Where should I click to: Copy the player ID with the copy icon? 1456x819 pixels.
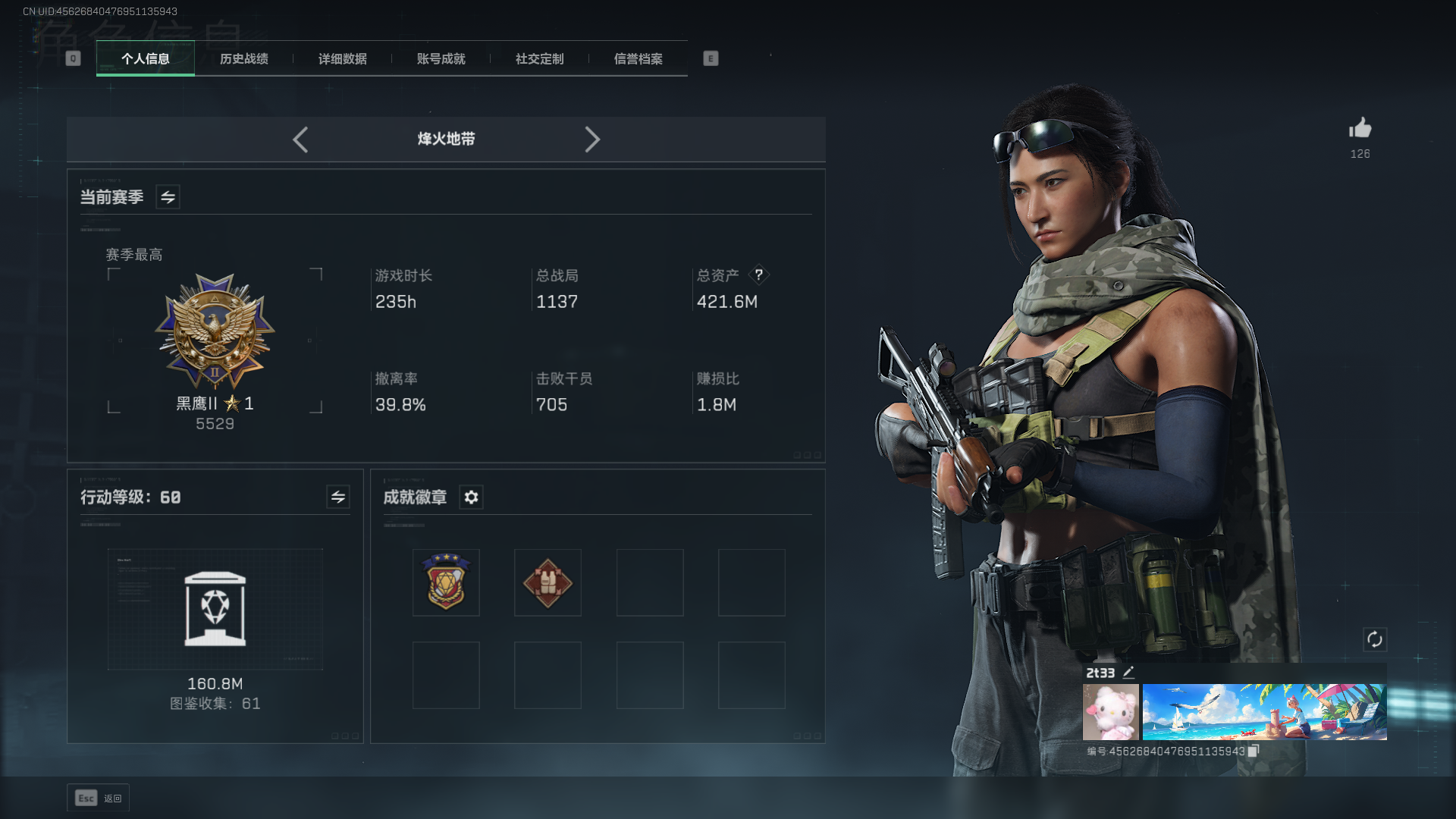(1253, 749)
